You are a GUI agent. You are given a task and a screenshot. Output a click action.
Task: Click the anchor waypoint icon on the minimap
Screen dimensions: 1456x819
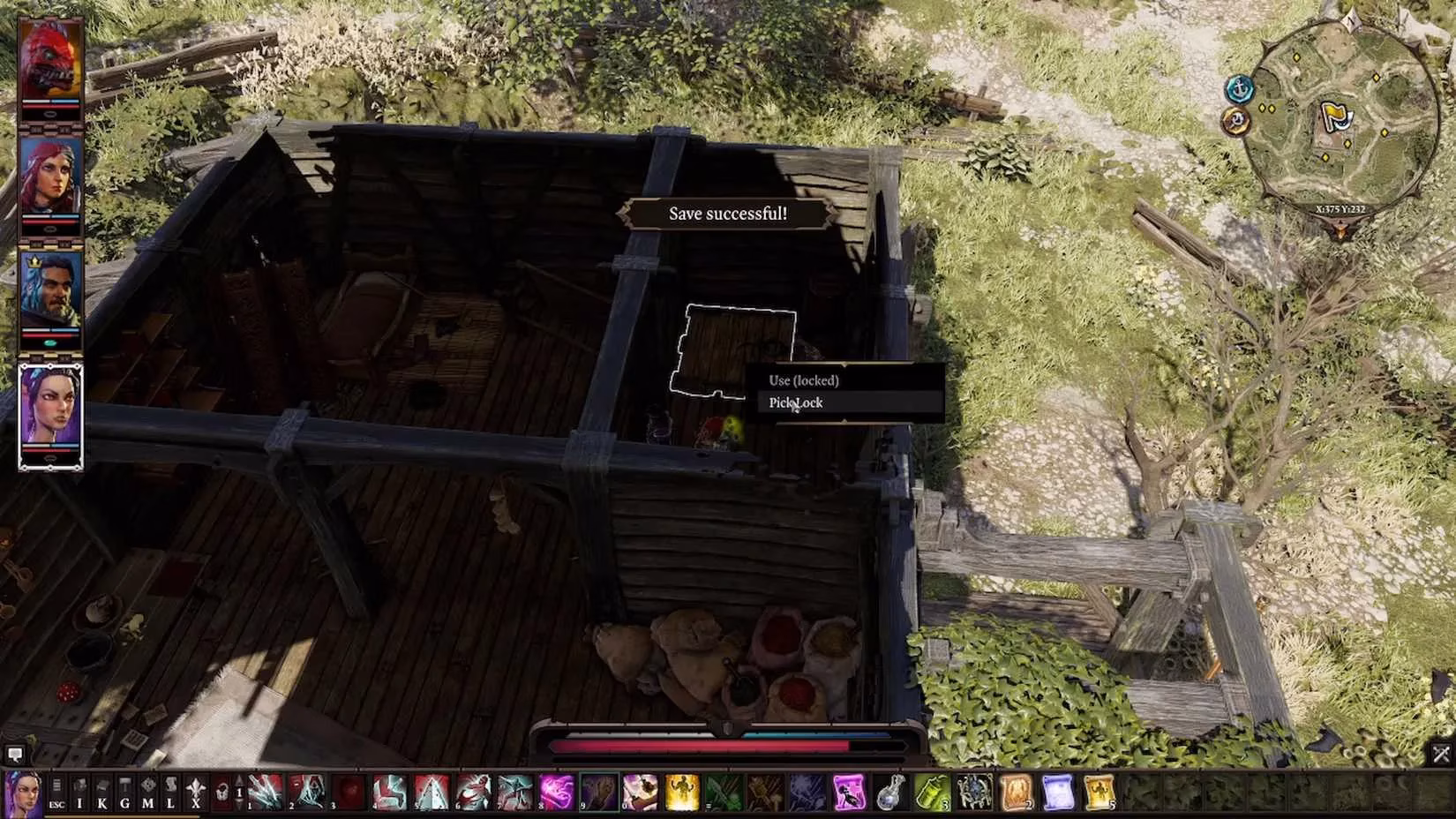(x=1240, y=88)
